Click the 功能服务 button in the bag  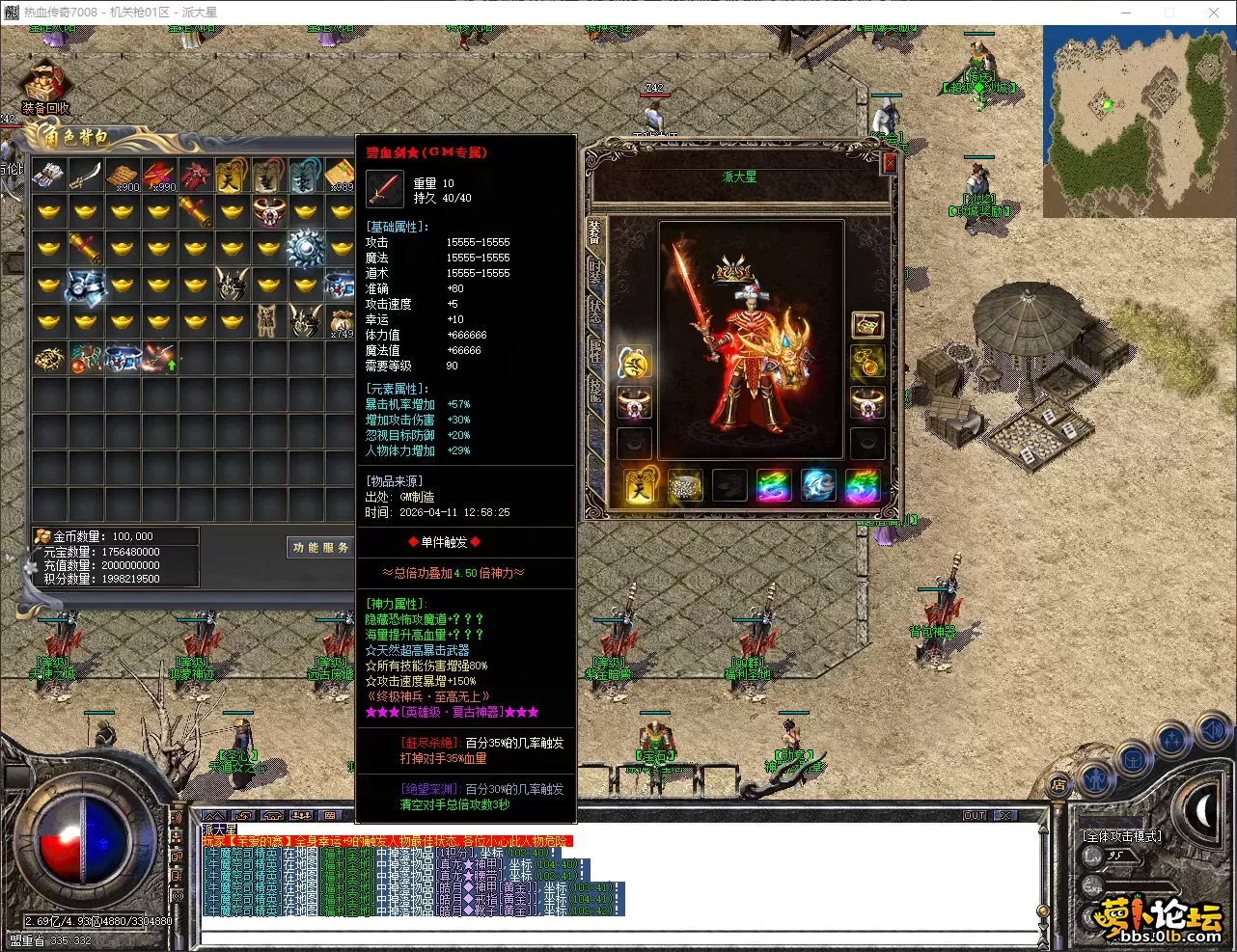pos(320,548)
